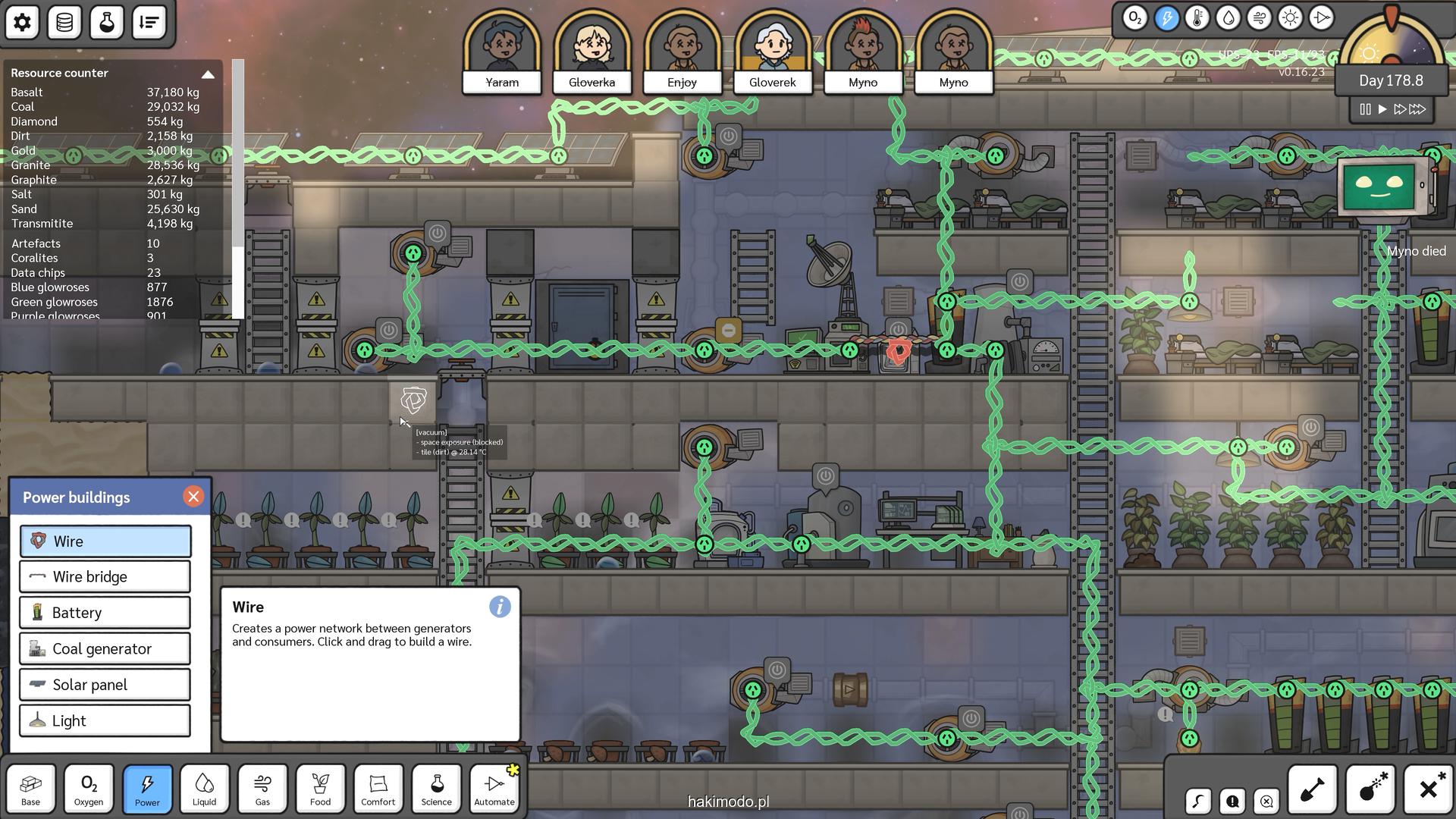The width and height of the screenshot is (1456, 819).
Task: Show more info on Wire
Action: 500,607
